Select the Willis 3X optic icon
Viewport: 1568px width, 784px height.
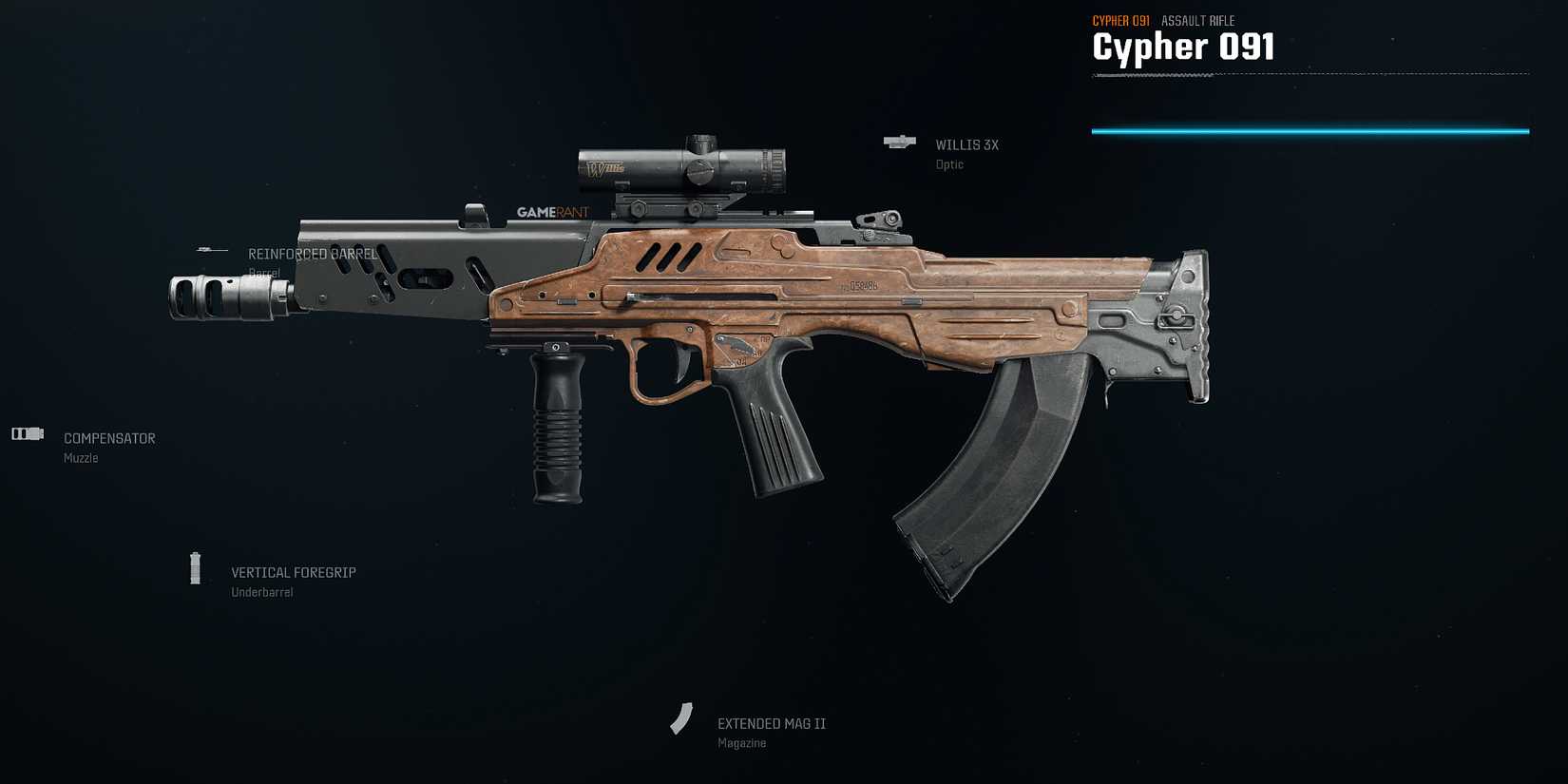(x=898, y=143)
